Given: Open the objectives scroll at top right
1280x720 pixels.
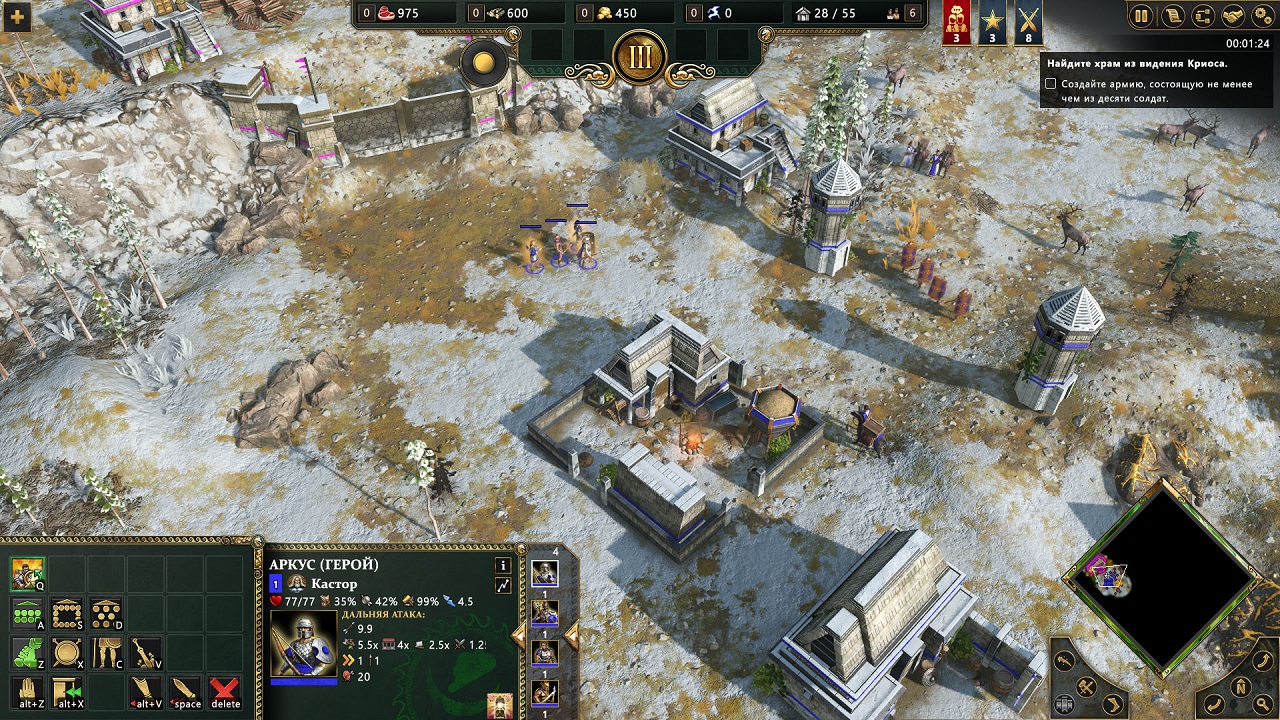Looking at the screenshot, I should pos(1174,15).
